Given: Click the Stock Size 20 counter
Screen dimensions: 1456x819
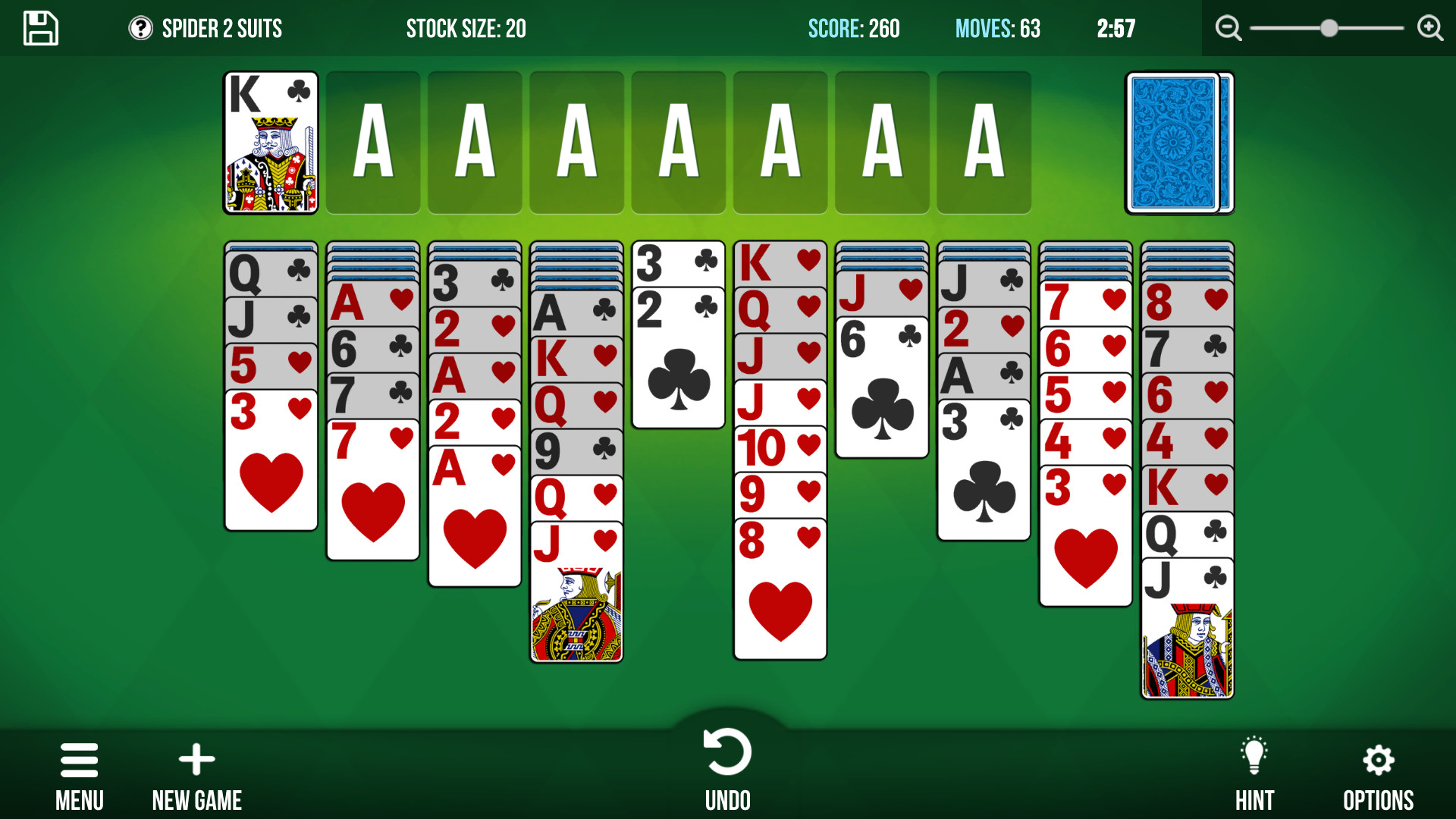Looking at the screenshot, I should point(466,29).
